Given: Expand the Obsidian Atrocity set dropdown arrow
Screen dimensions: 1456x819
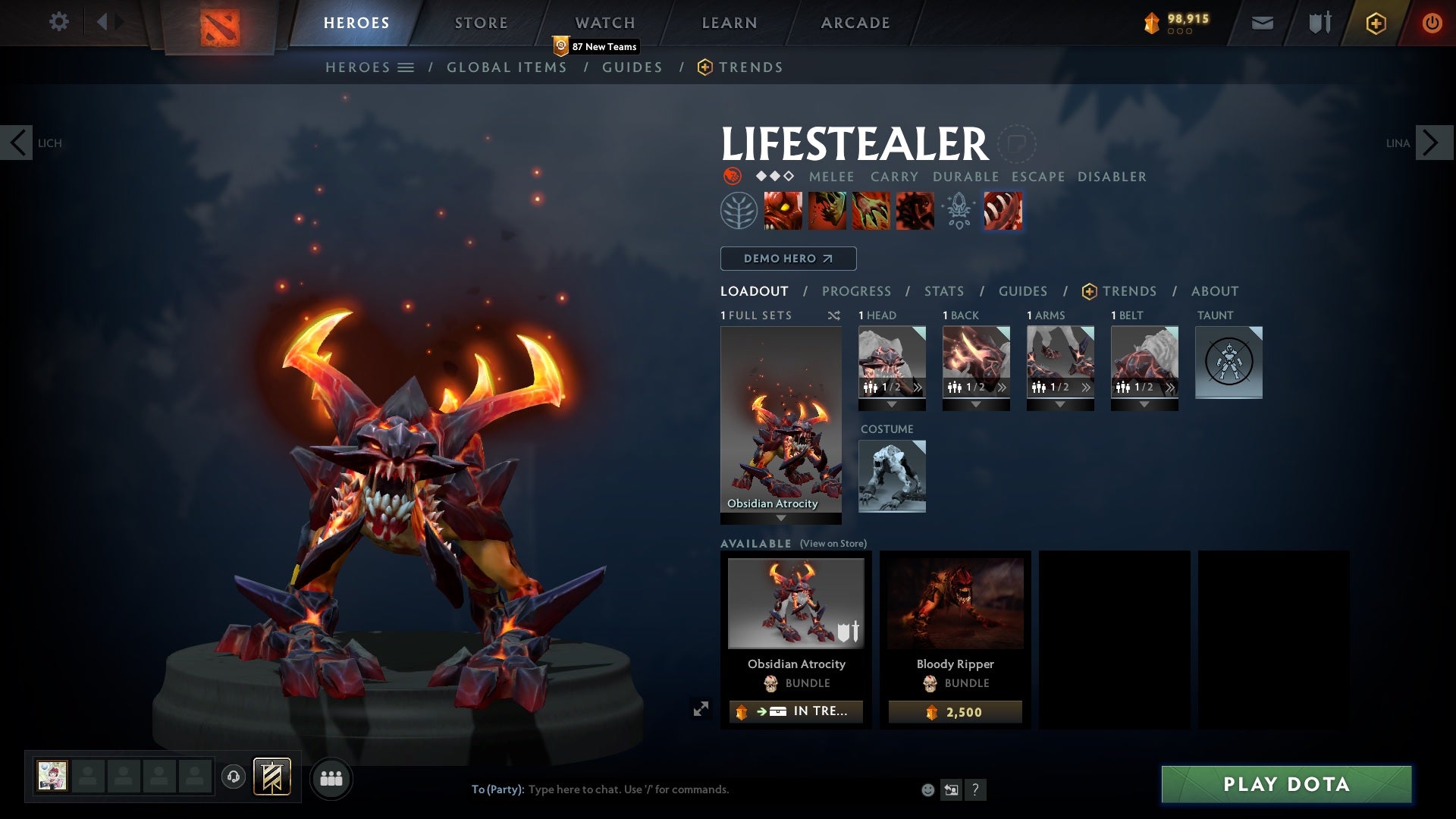Looking at the screenshot, I should pyautogui.click(x=780, y=519).
